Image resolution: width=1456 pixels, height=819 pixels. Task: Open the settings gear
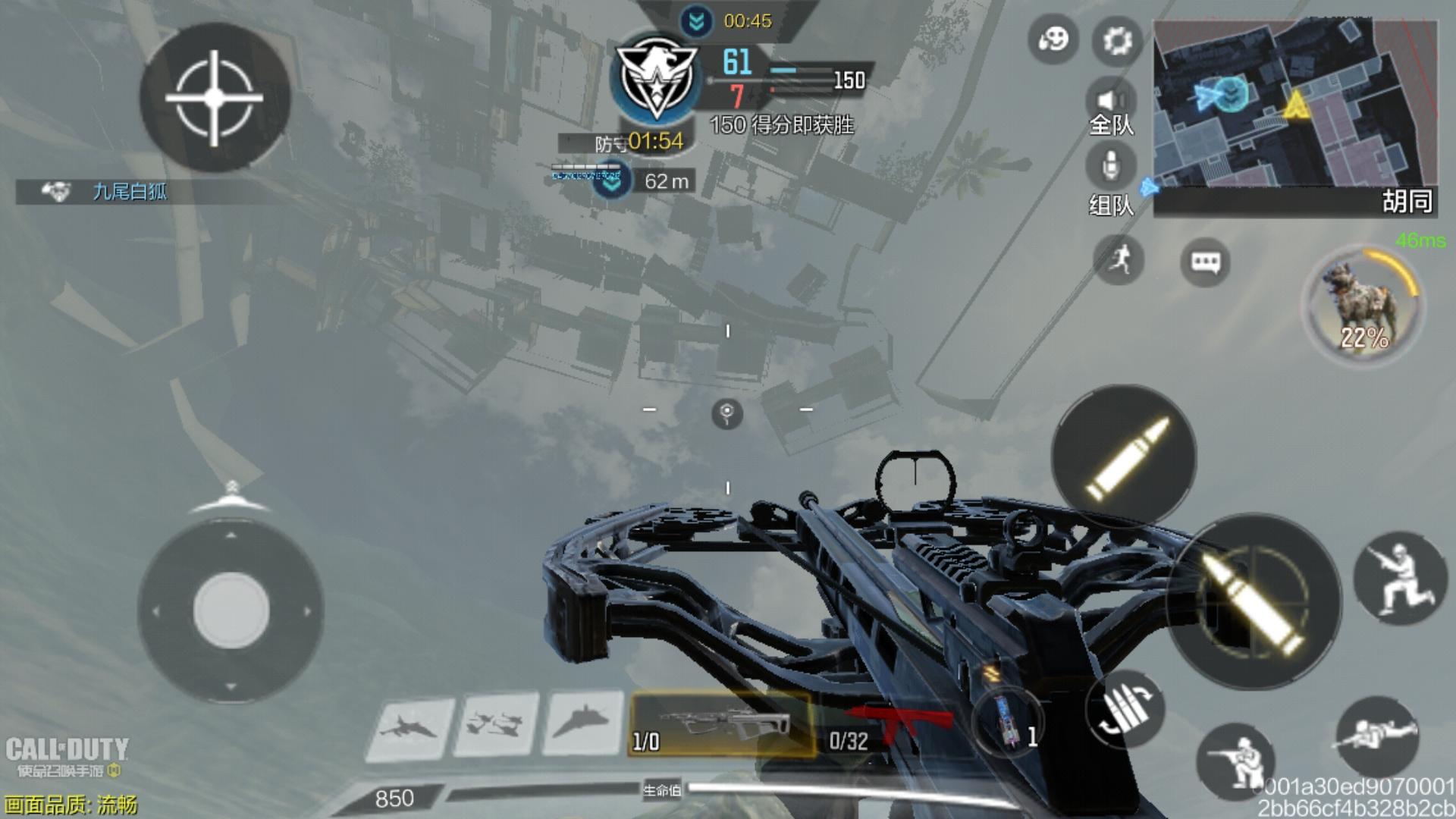1117,40
